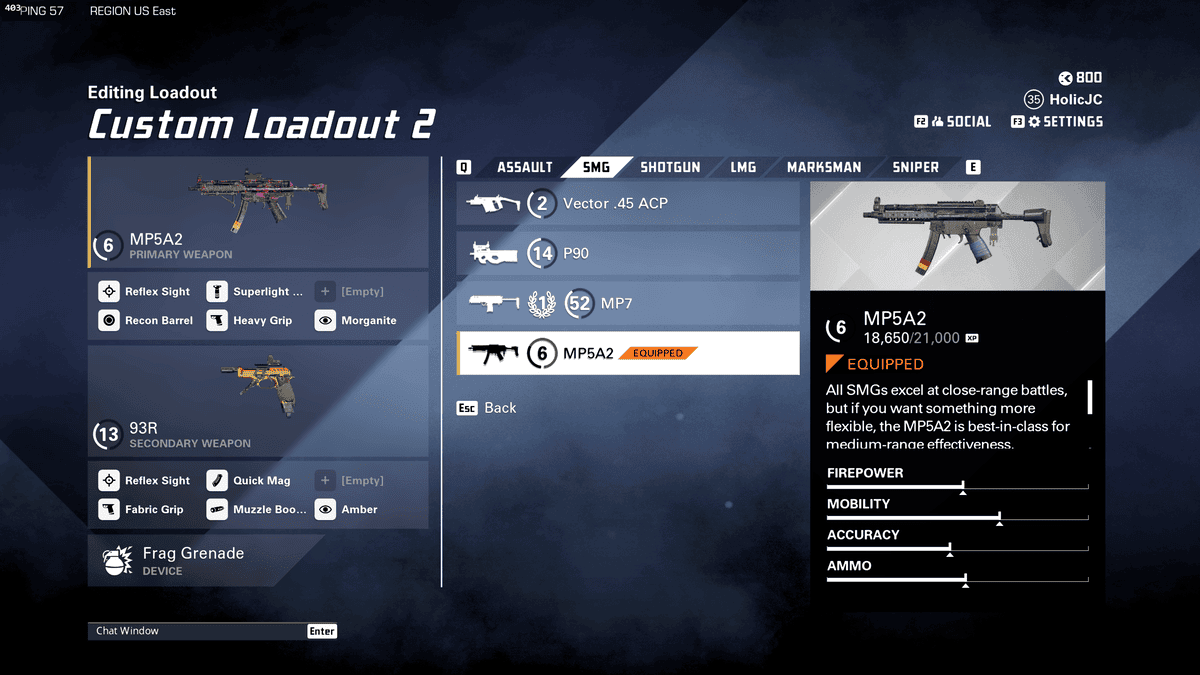Open the MP5A2 primary weapon slot
Screen dimensions: 1200x675
click(258, 213)
